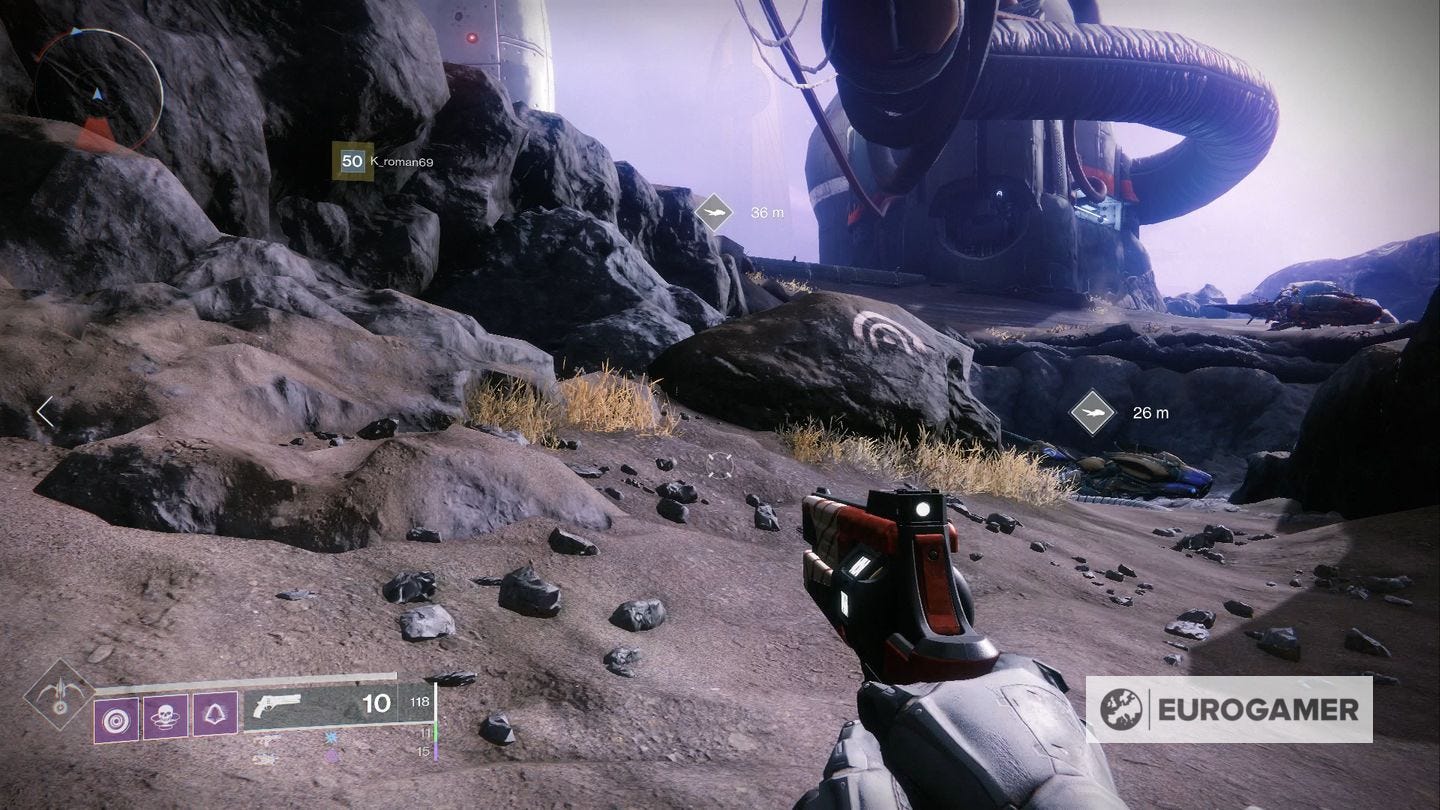Select the waypoint marker showing 26 m
The width and height of the screenshot is (1440, 810).
[x=1092, y=412]
